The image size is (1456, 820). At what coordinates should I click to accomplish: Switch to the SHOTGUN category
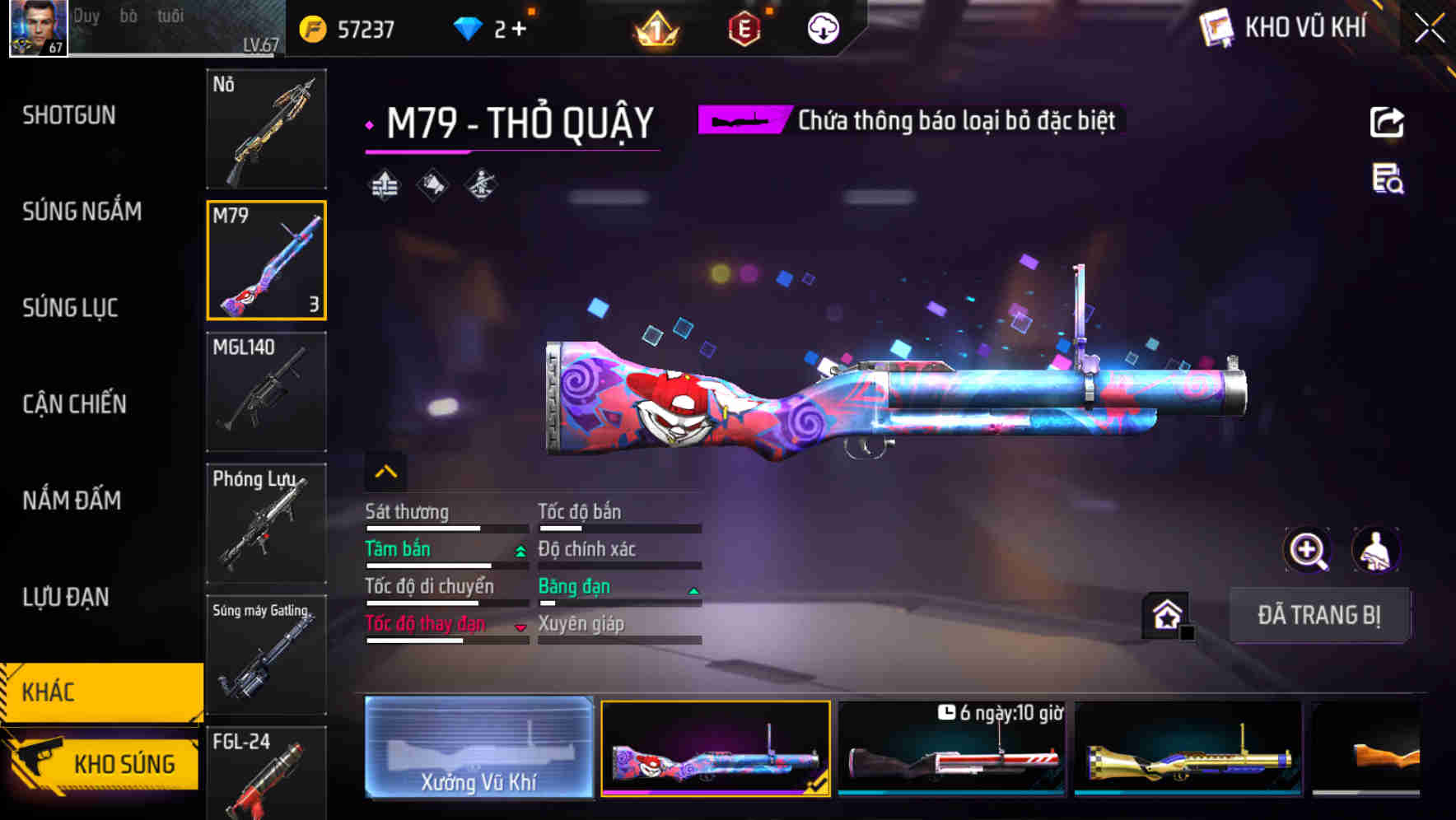[x=69, y=115]
